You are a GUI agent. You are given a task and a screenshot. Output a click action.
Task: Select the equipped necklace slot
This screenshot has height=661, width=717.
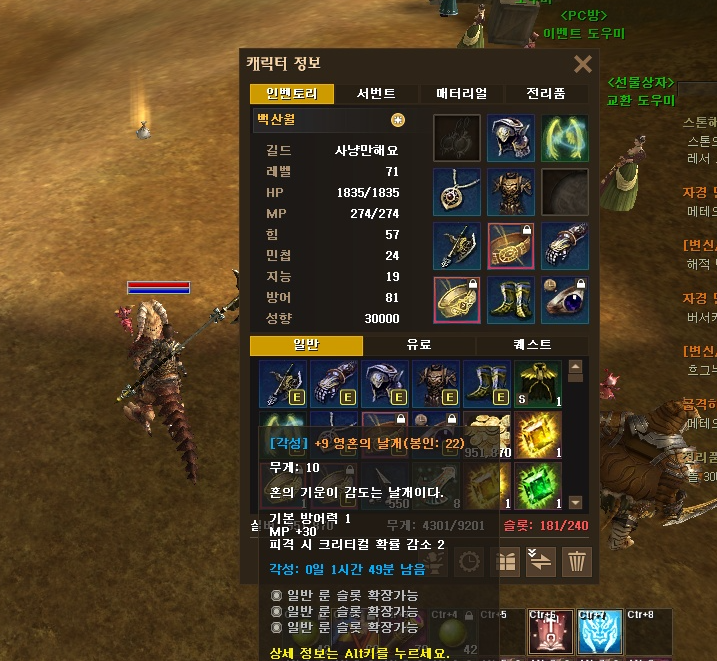457,192
